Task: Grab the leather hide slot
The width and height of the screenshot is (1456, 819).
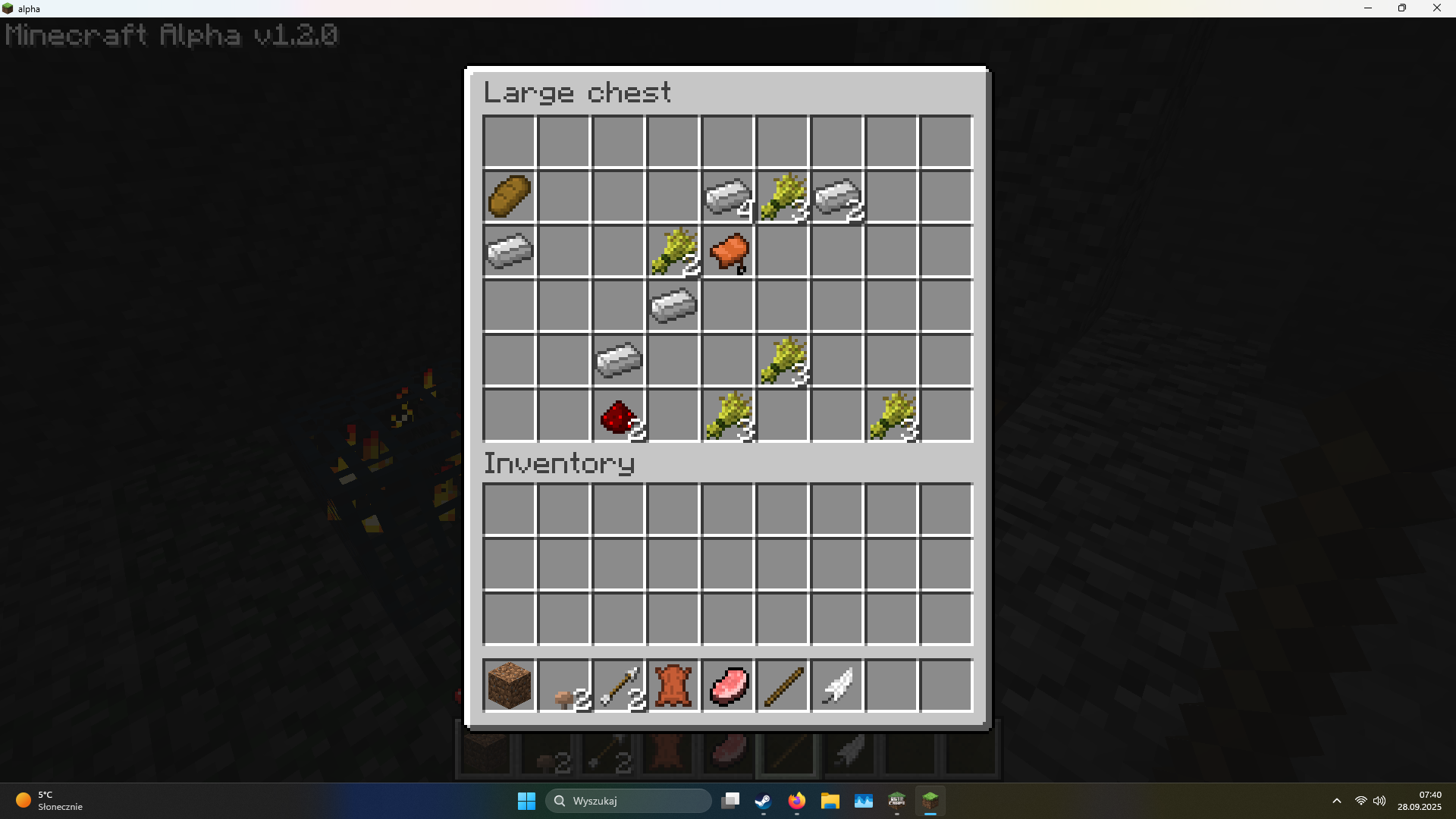Action: click(673, 686)
